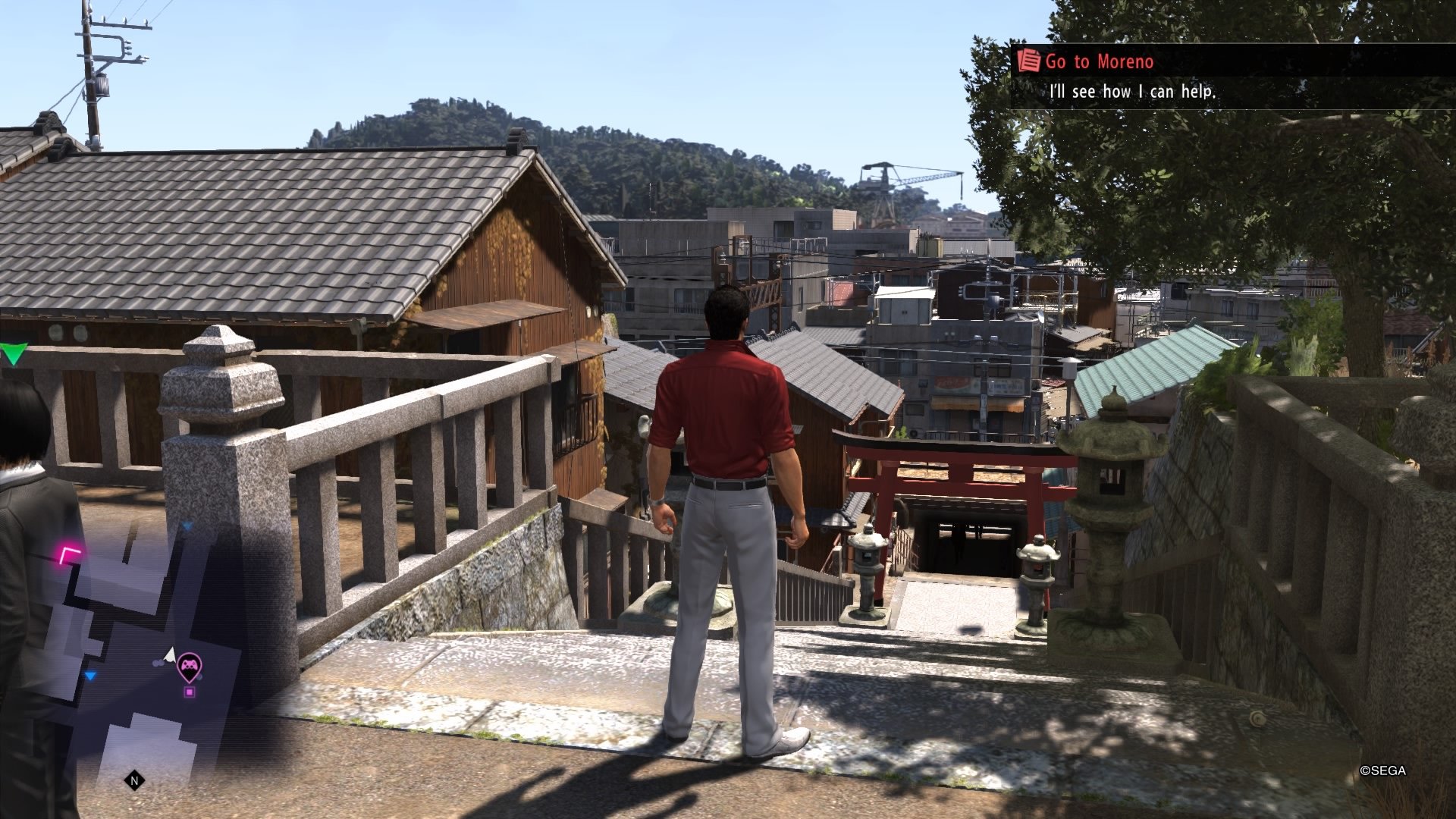Click the lower blue triangle on minimap
Viewport: 1456px width, 819px height.
(x=90, y=675)
